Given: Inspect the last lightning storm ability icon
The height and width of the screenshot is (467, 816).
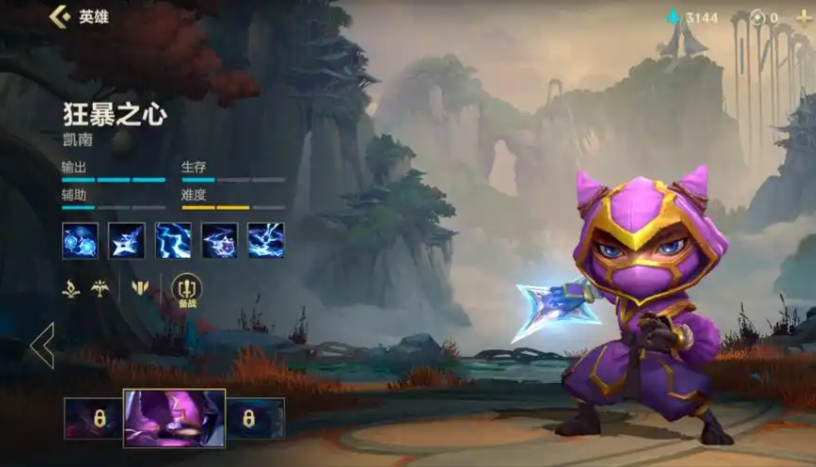Looking at the screenshot, I should (266, 240).
